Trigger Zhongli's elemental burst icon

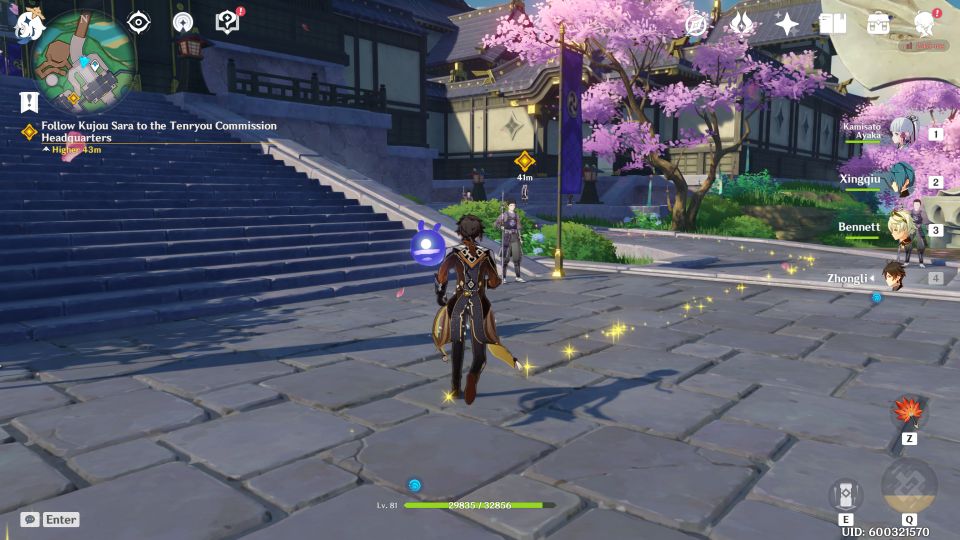point(909,486)
